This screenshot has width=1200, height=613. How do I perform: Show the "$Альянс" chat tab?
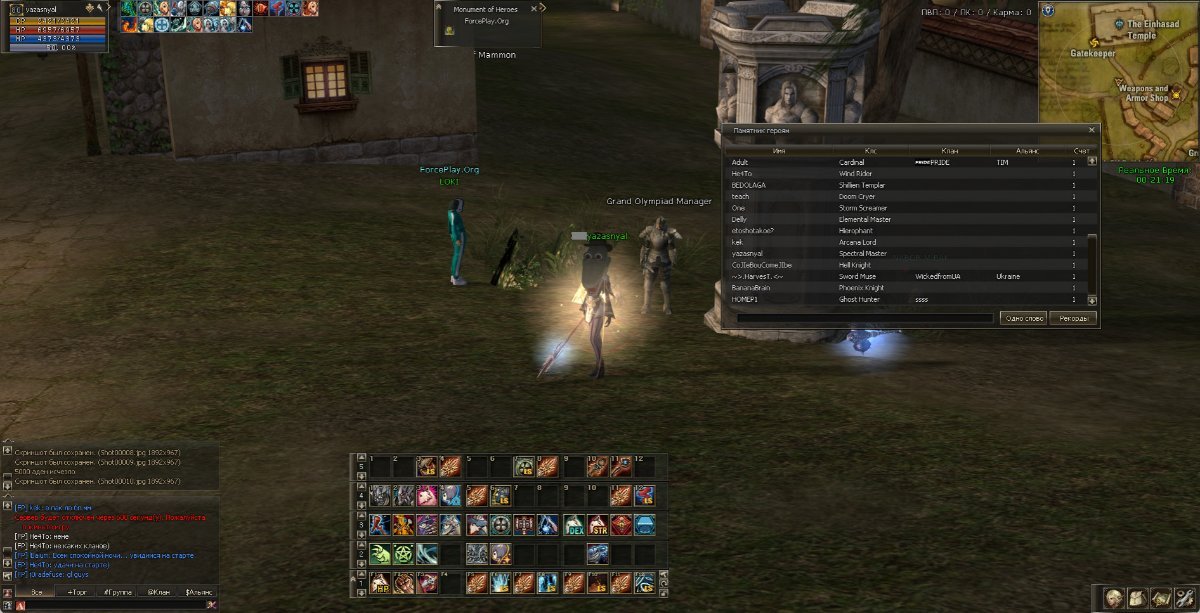click(199, 592)
